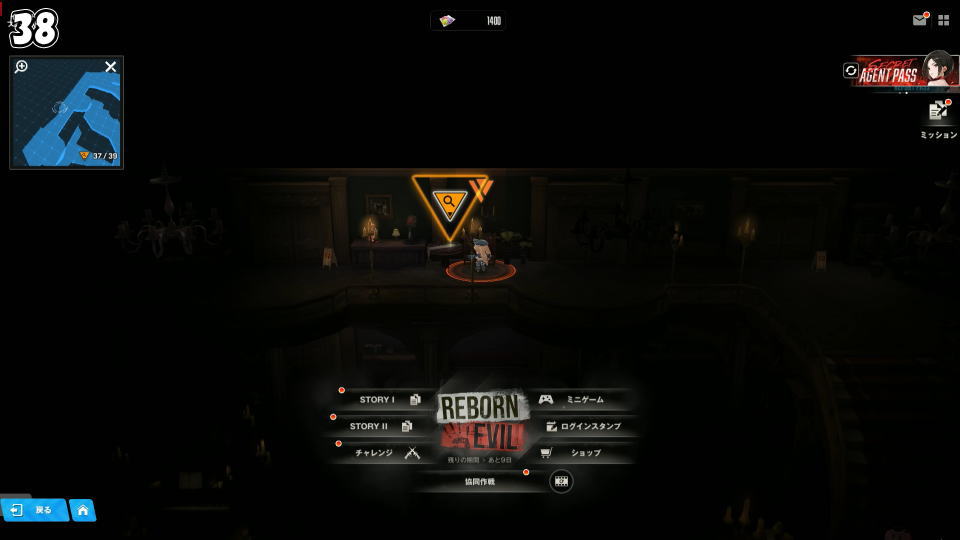Choose the 協同作戦 co-op operation
This screenshot has height=540, width=960.
(480, 481)
